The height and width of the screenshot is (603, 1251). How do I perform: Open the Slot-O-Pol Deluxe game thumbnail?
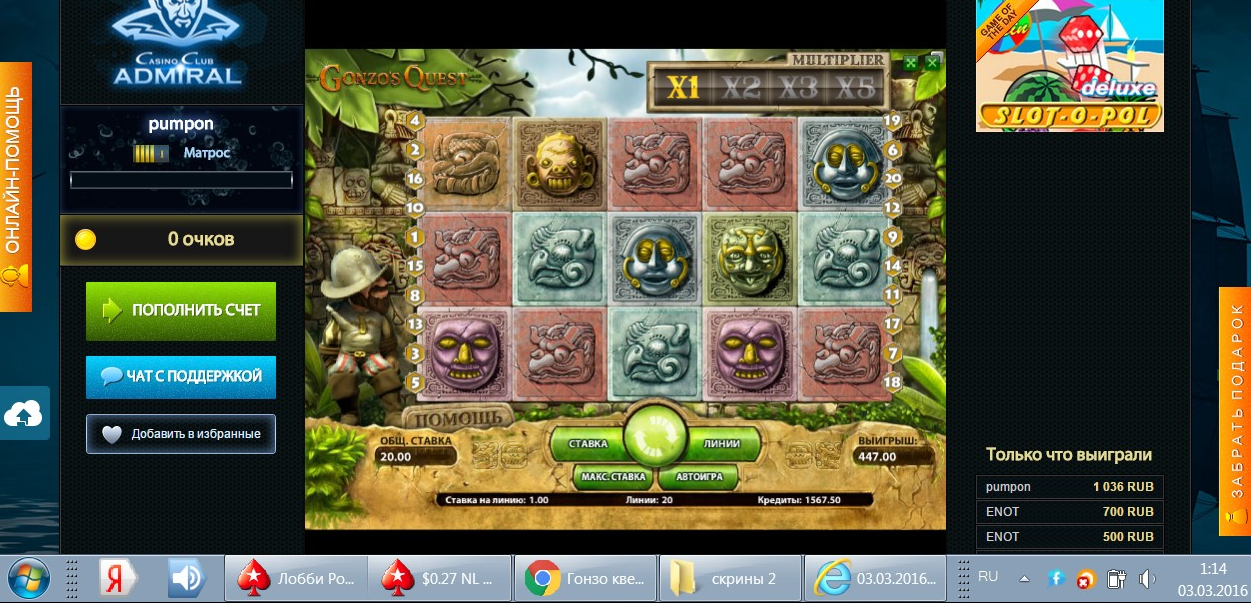(1069, 66)
